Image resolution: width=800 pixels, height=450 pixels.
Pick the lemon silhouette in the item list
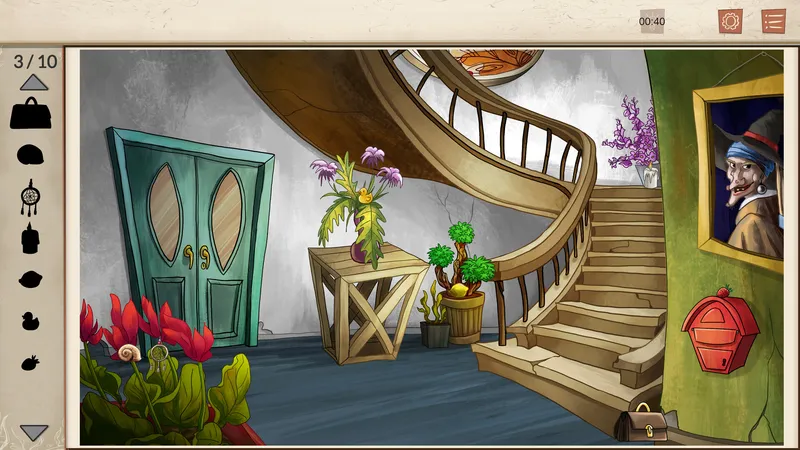click(31, 279)
